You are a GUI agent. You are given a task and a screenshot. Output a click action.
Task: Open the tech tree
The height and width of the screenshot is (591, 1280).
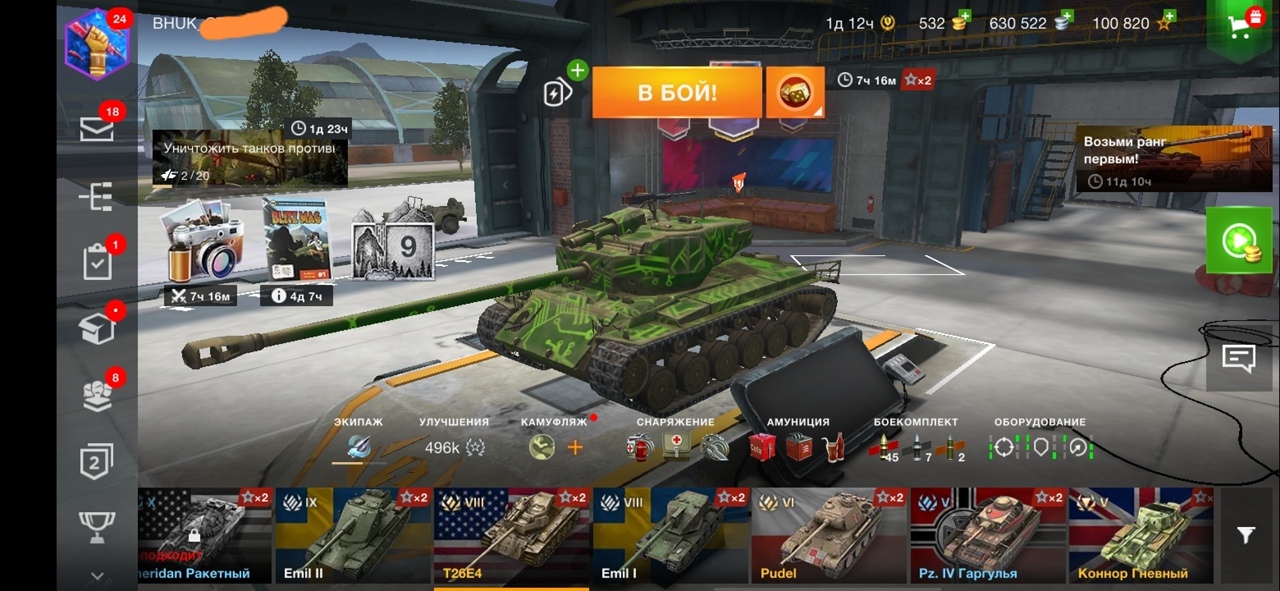(97, 197)
